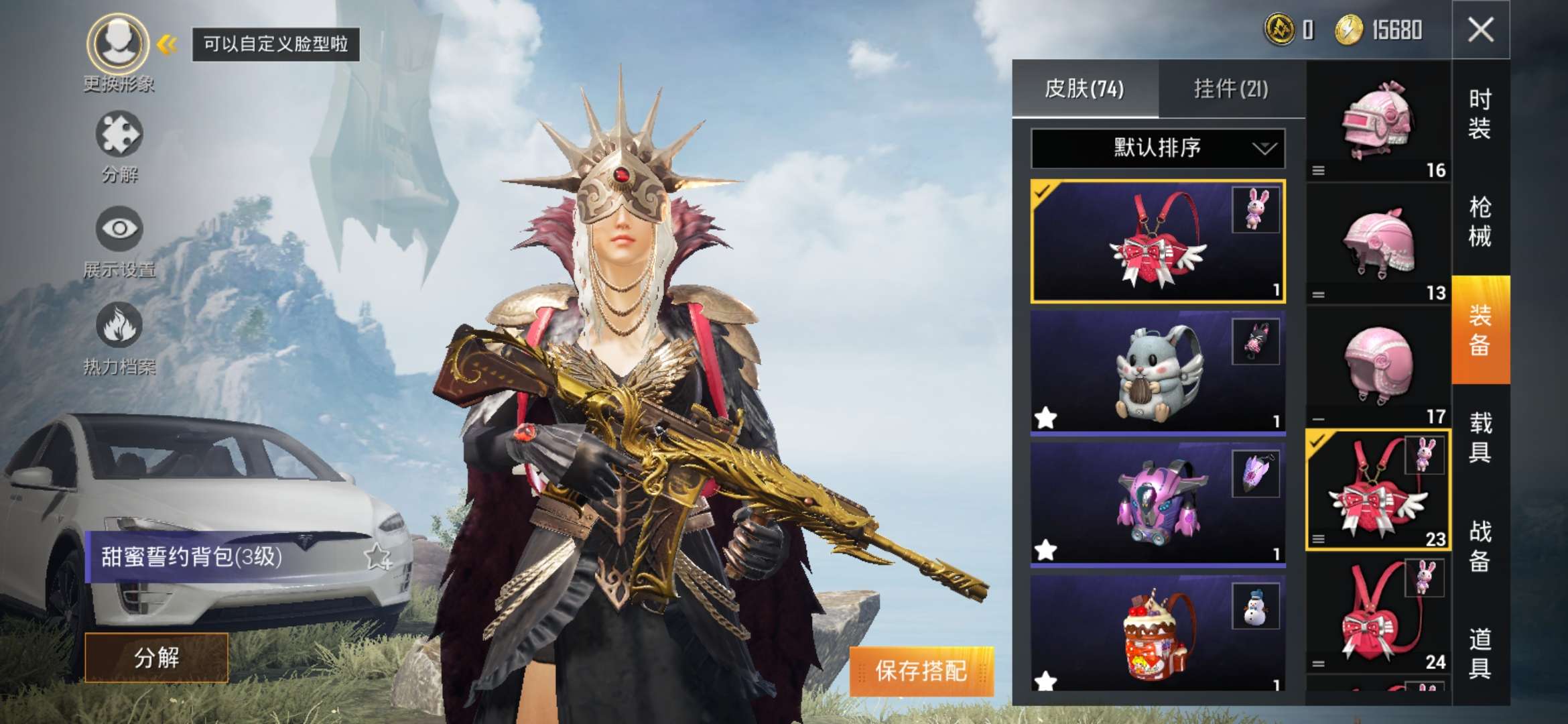Pick the cake jar backpack skin
Image resolution: width=1568 pixels, height=724 pixels.
point(1157,633)
